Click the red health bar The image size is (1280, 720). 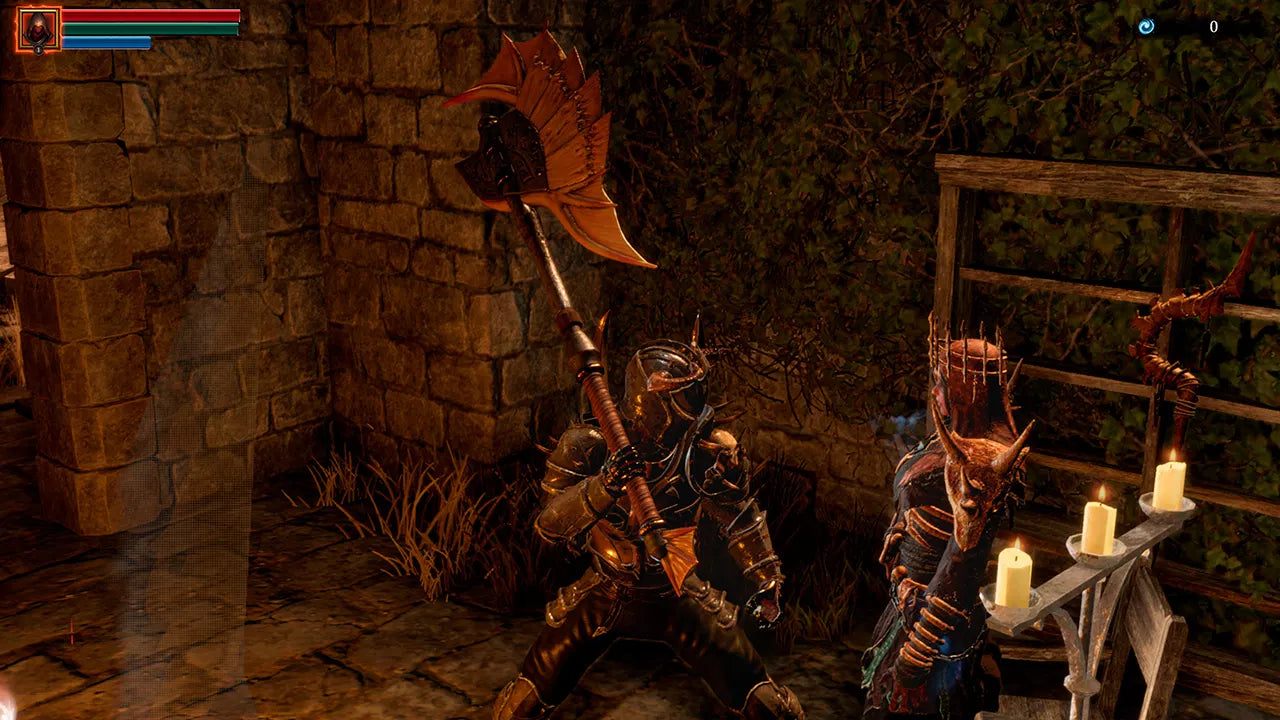(150, 15)
